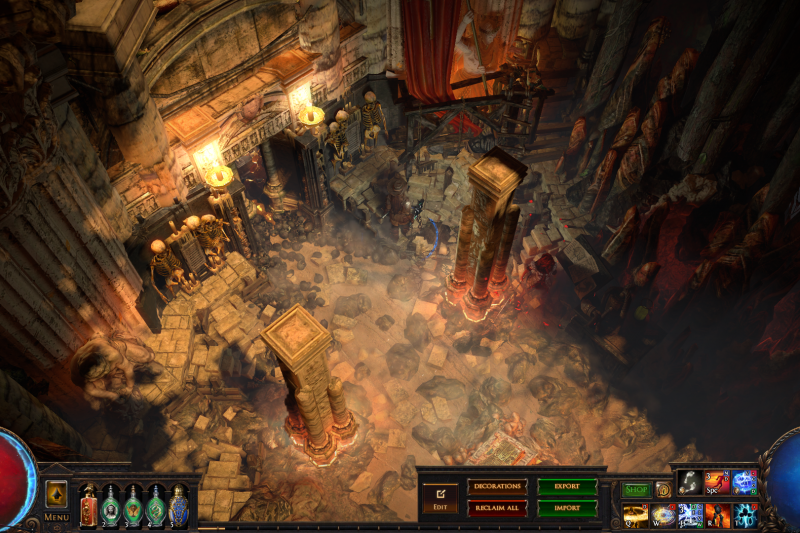Open the Menu button
Image resolution: width=800 pixels, height=533 pixels.
click(x=56, y=517)
